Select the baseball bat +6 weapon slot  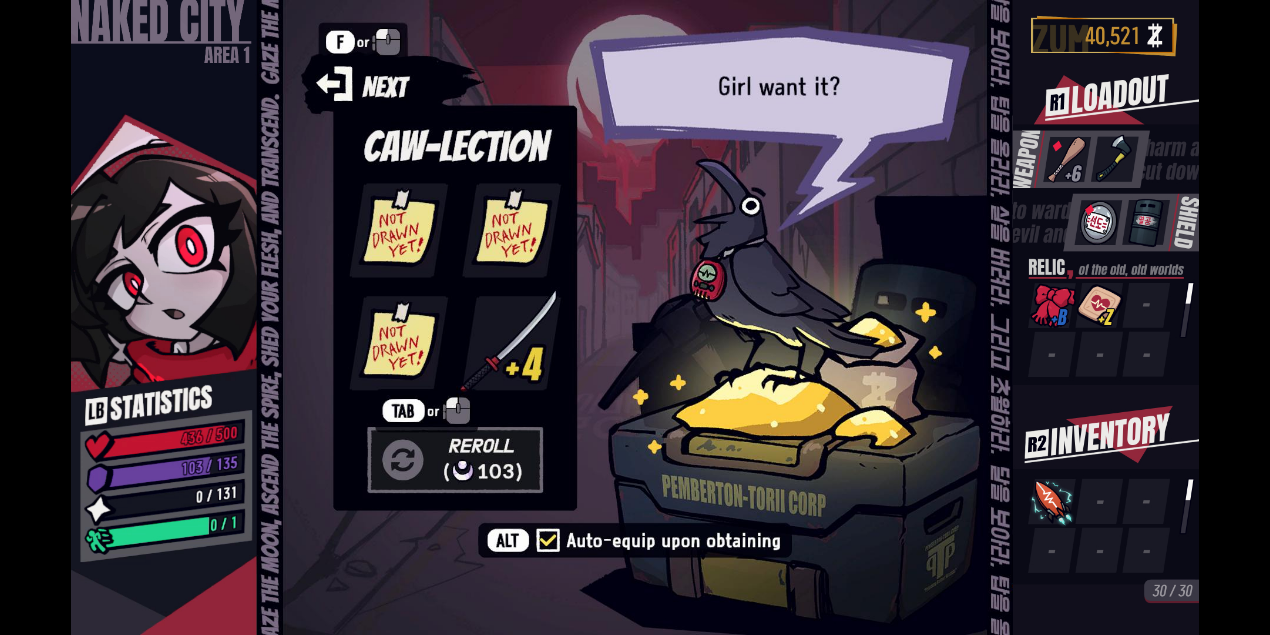[x=1066, y=159]
